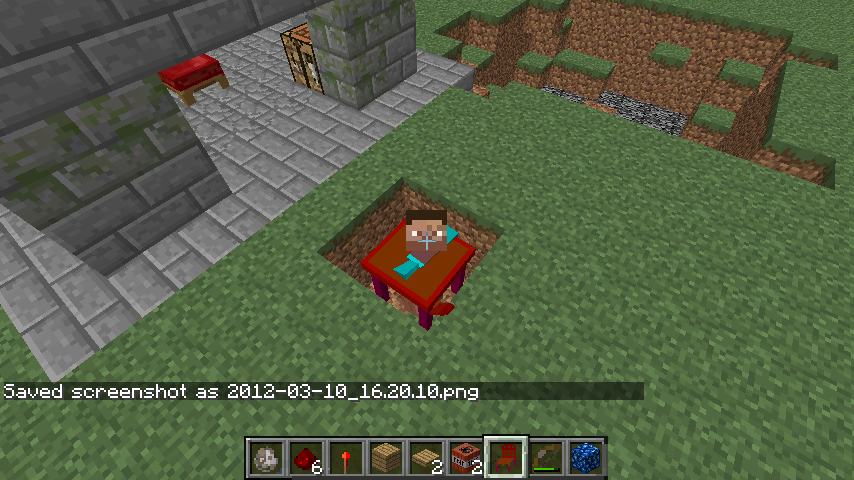Viewport: 854px width, 480px height.
Task: Select the wooden planks block slot
Action: [x=386, y=459]
